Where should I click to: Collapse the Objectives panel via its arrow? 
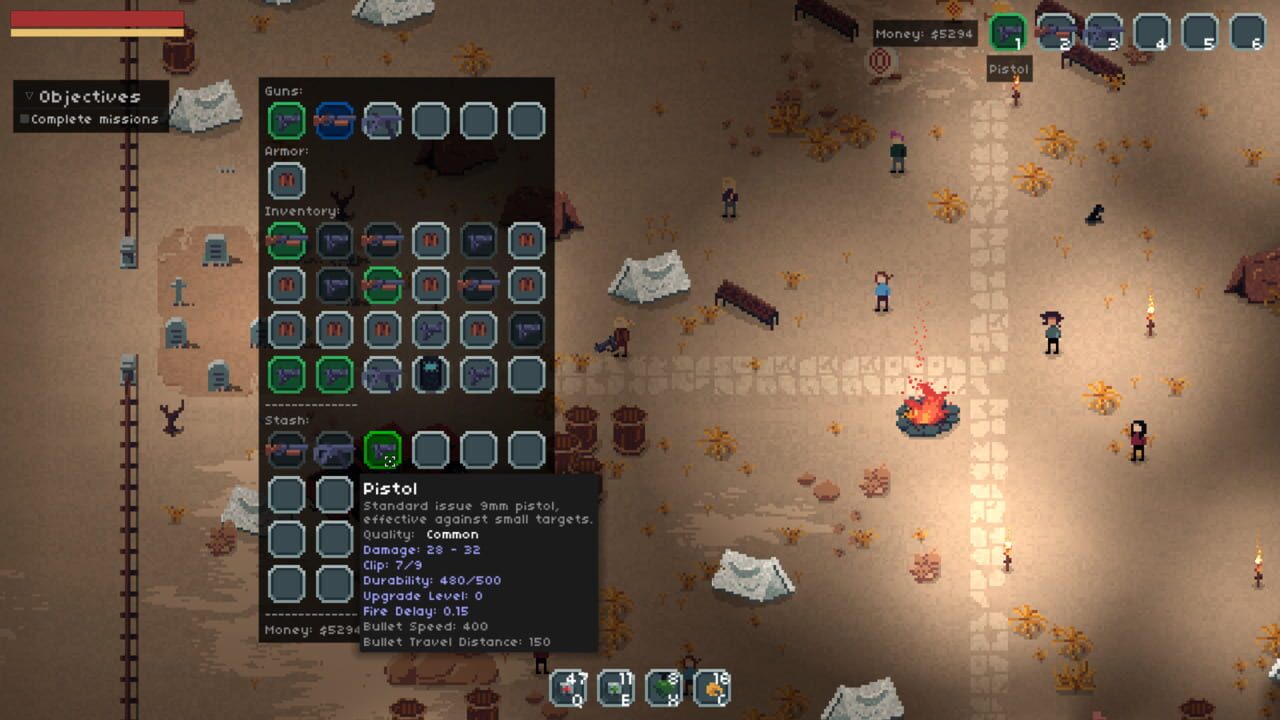[x=28, y=97]
